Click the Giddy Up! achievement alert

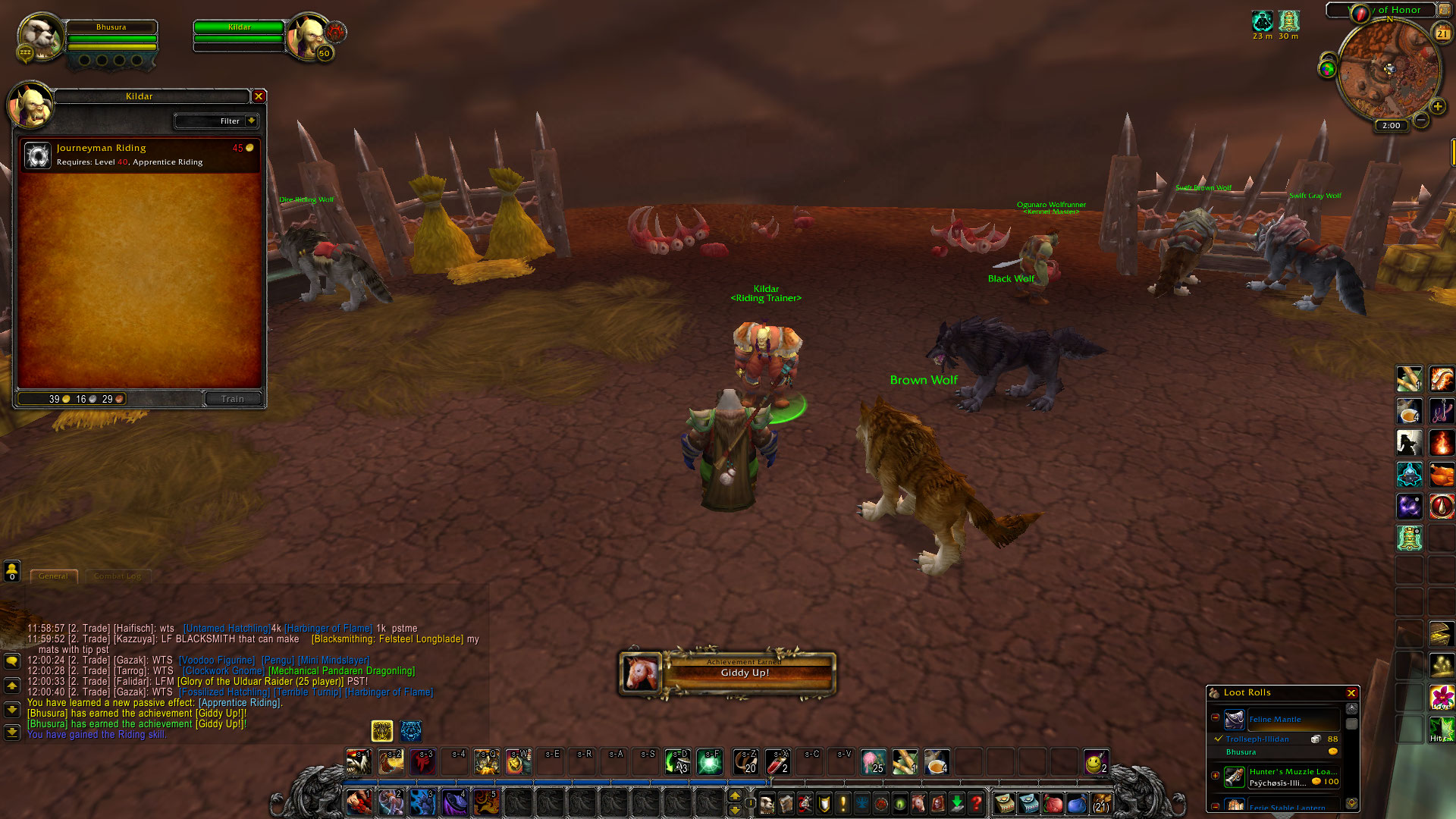[x=728, y=673]
